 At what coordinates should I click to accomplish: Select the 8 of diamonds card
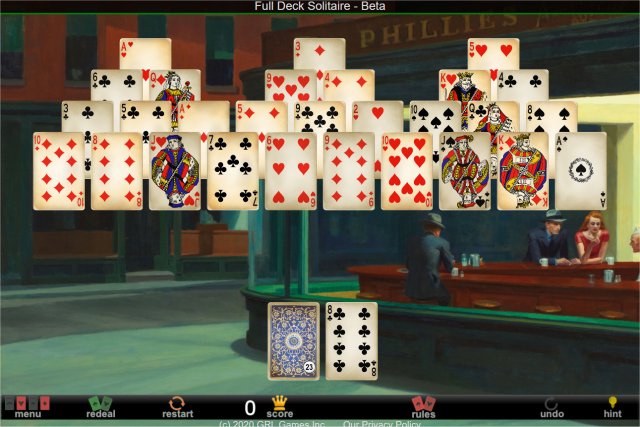[116, 171]
